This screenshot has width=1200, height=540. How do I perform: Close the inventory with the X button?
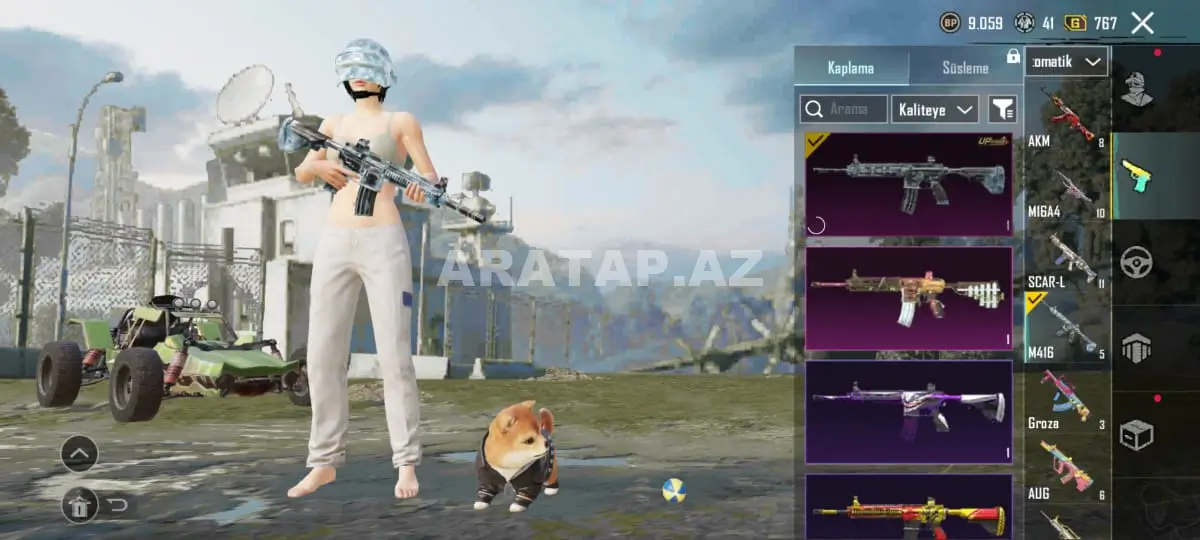(x=1142, y=23)
